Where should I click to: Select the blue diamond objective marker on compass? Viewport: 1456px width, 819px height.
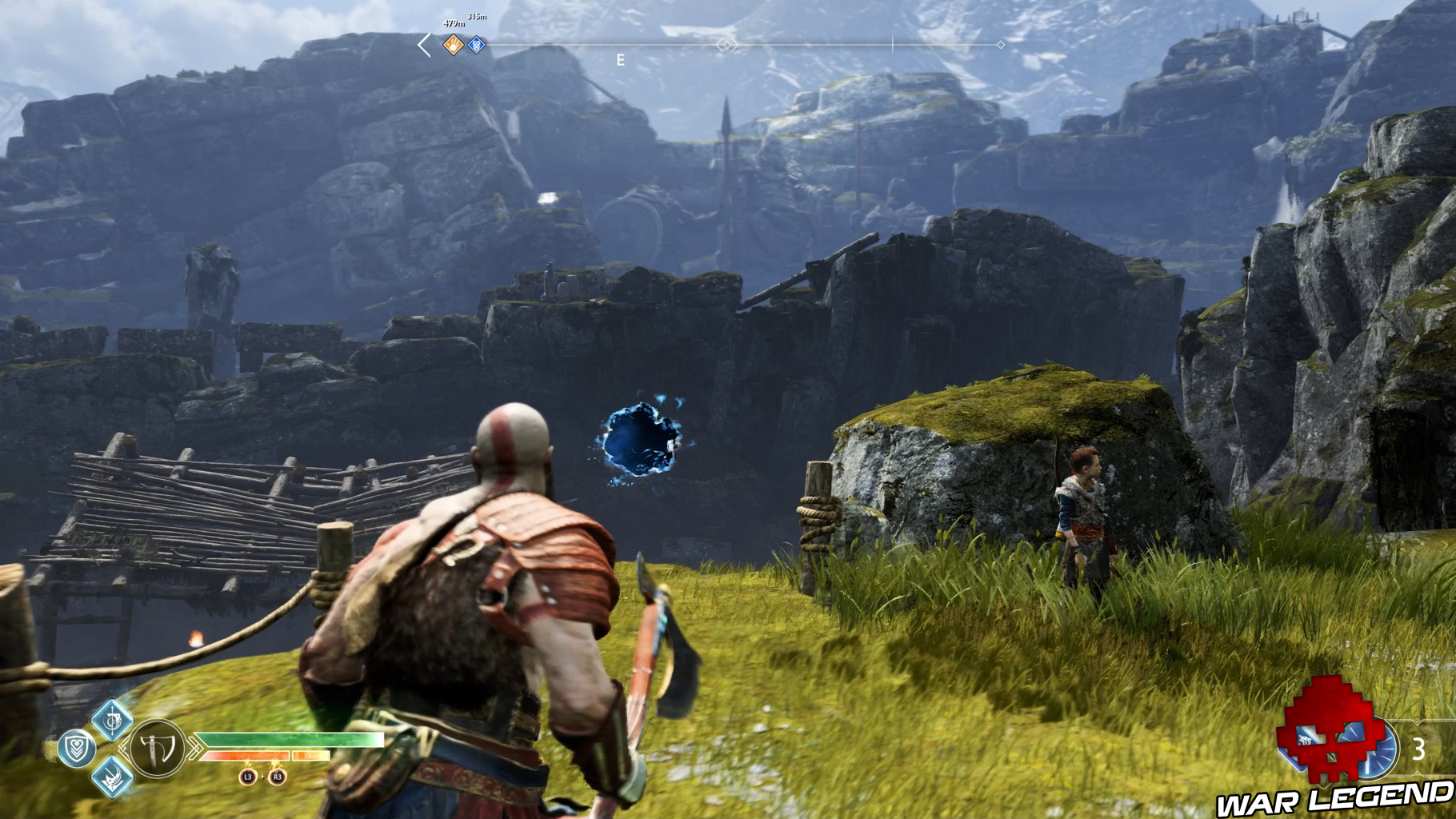point(477,46)
